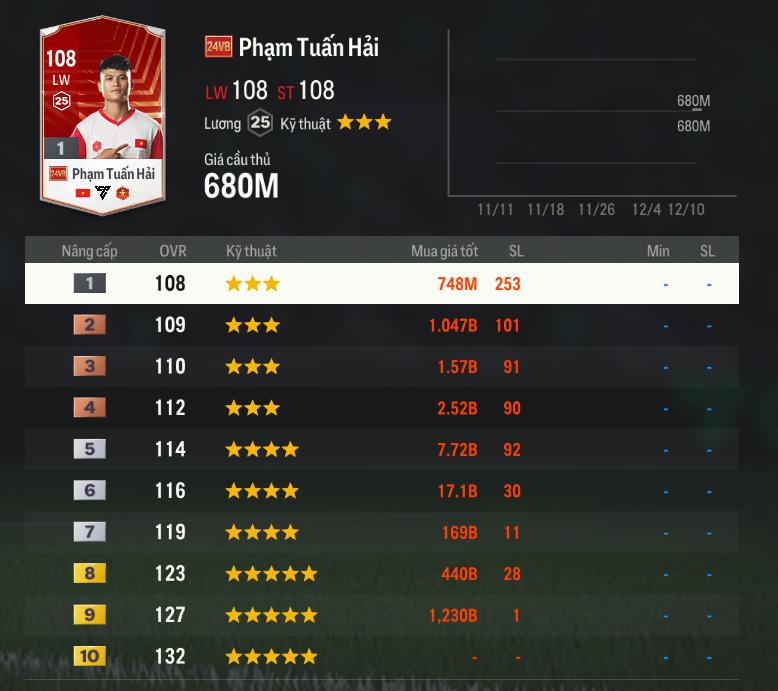The width and height of the screenshot is (778, 691).
Task: Sort by the Mua giá tốt column
Action: pos(444,251)
